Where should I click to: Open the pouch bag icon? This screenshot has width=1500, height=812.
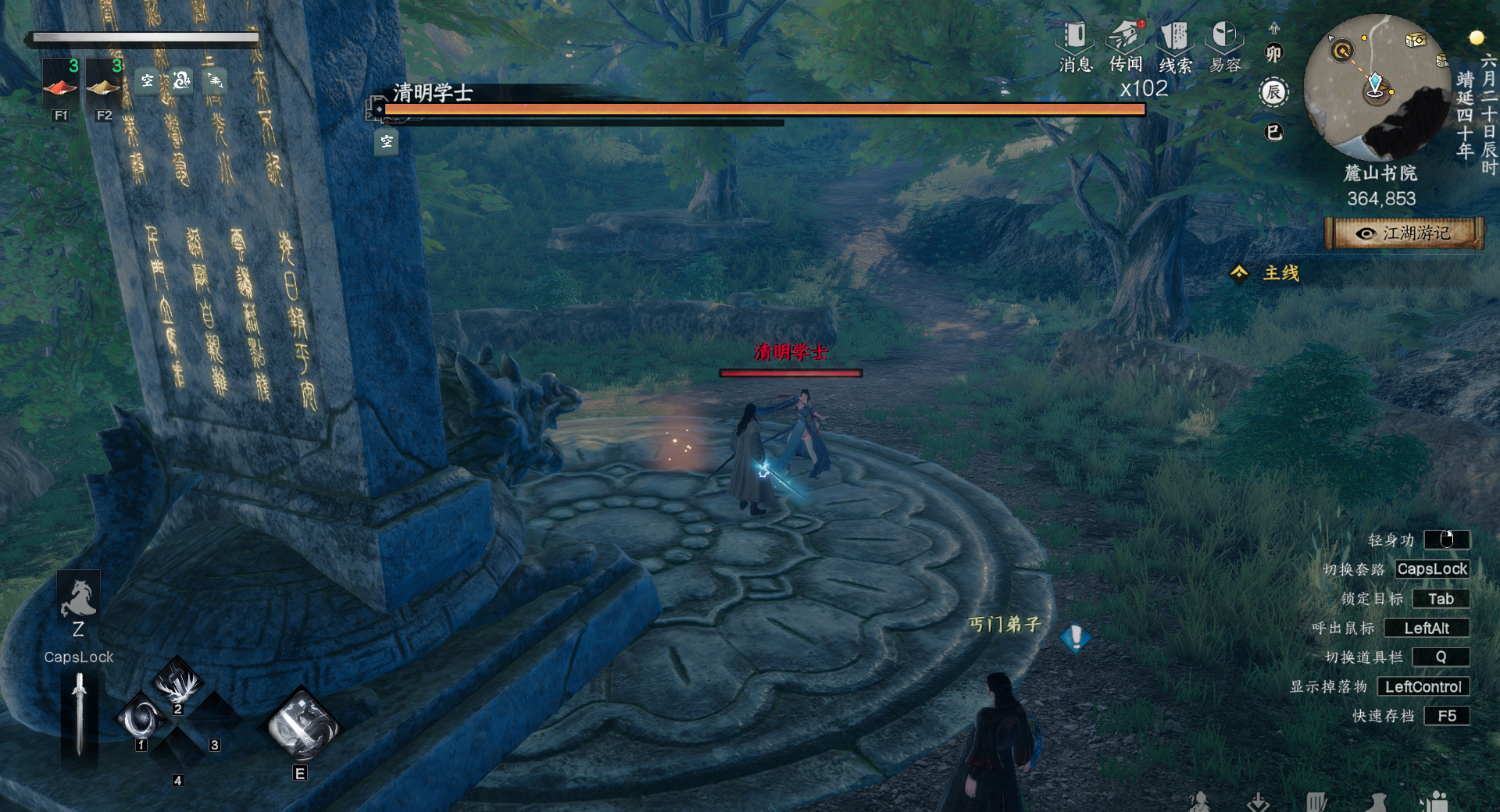coord(1377,802)
